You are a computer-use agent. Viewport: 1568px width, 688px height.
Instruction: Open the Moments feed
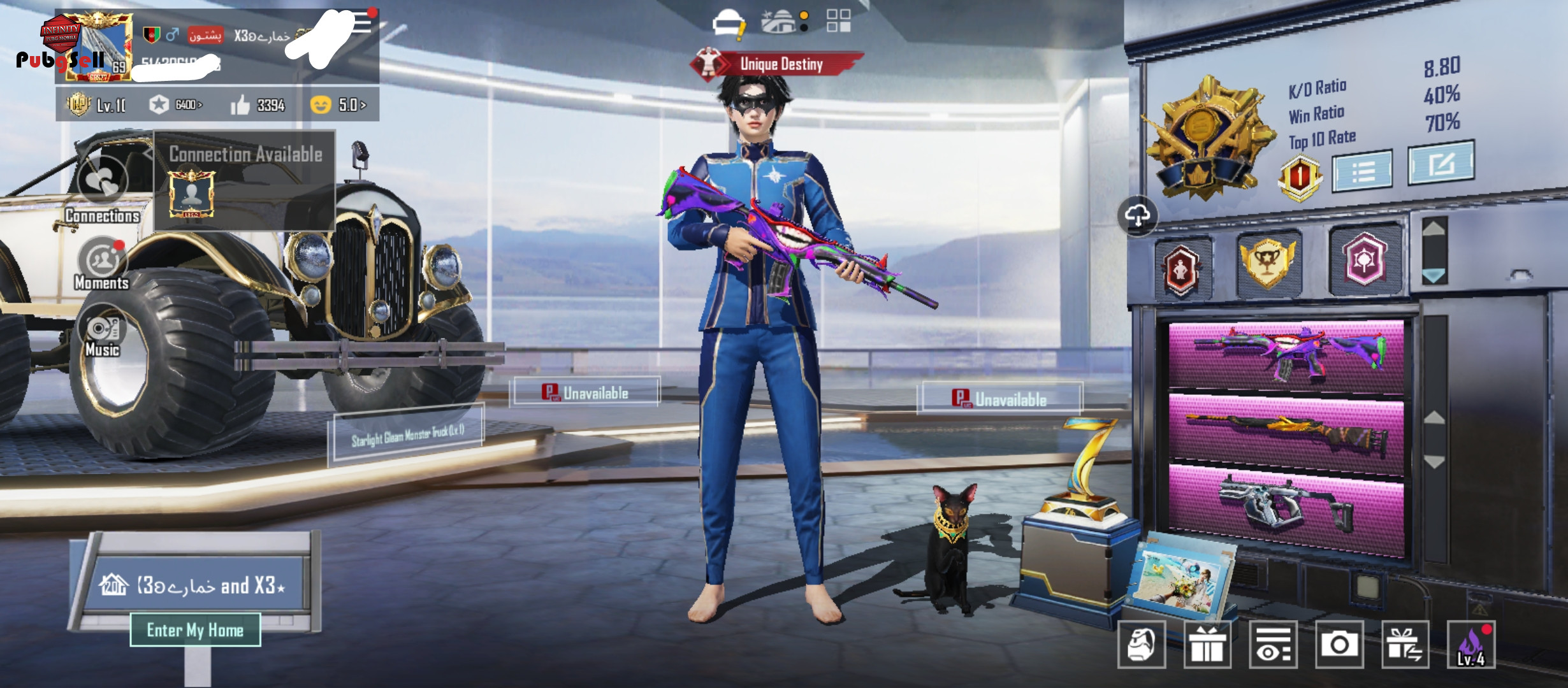[102, 262]
